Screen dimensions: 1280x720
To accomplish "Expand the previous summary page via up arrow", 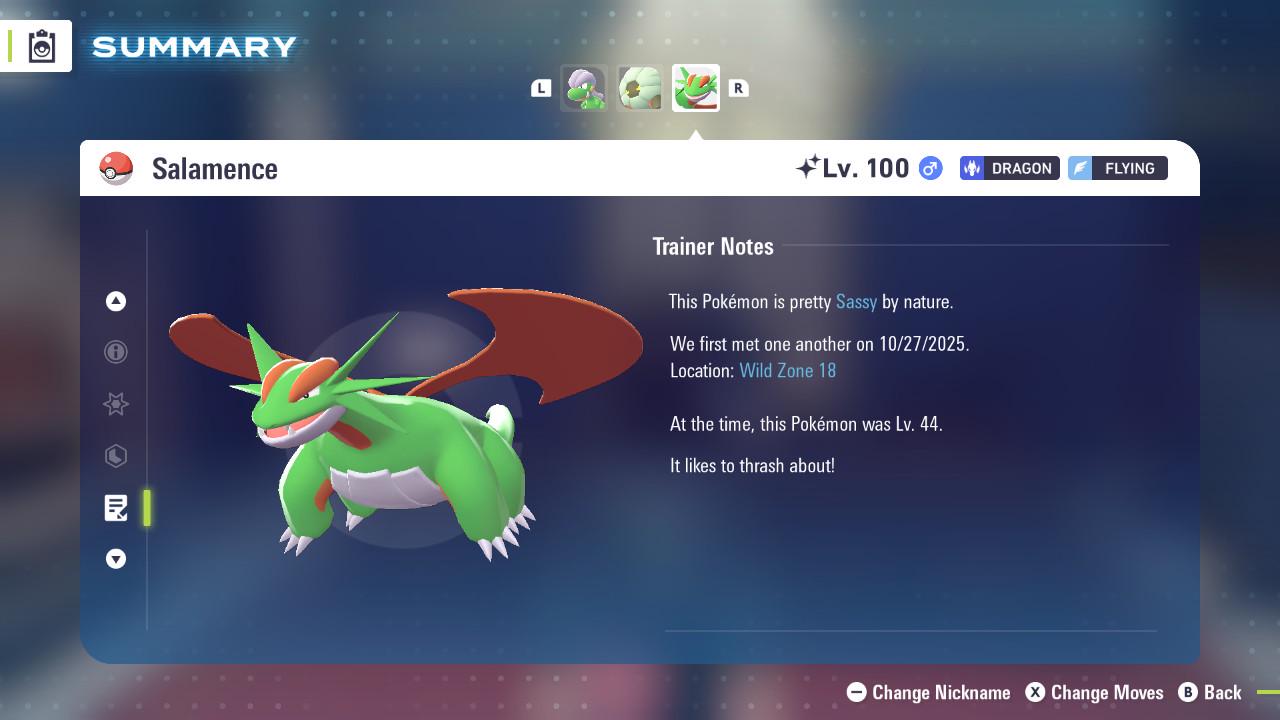I will click(x=115, y=301).
